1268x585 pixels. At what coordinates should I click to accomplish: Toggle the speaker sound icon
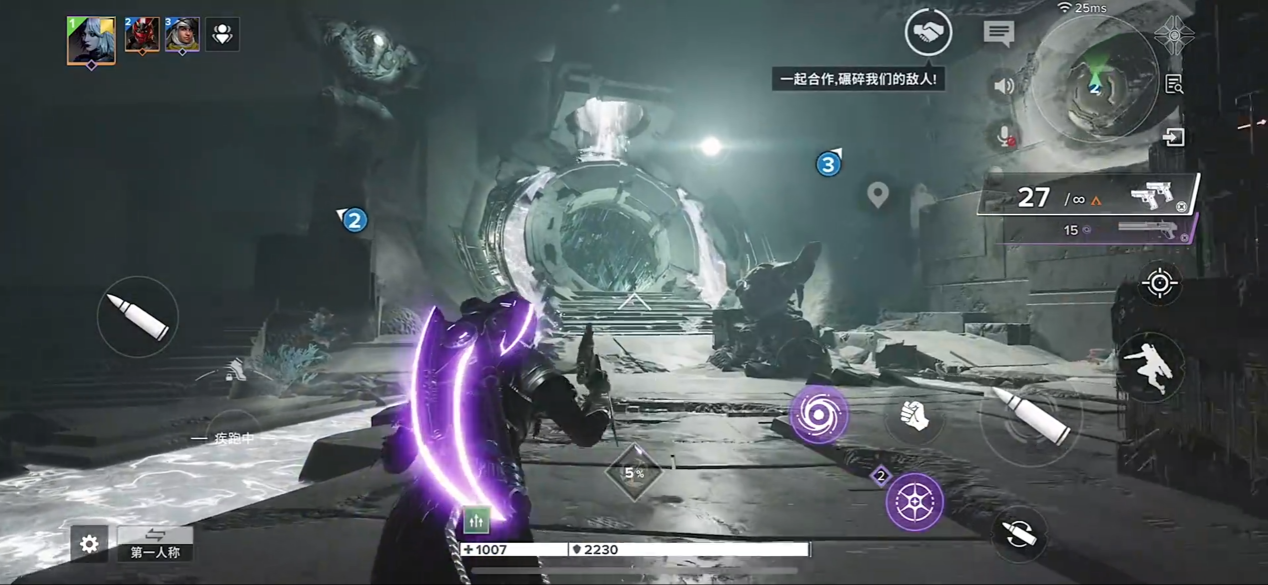coord(1004,86)
